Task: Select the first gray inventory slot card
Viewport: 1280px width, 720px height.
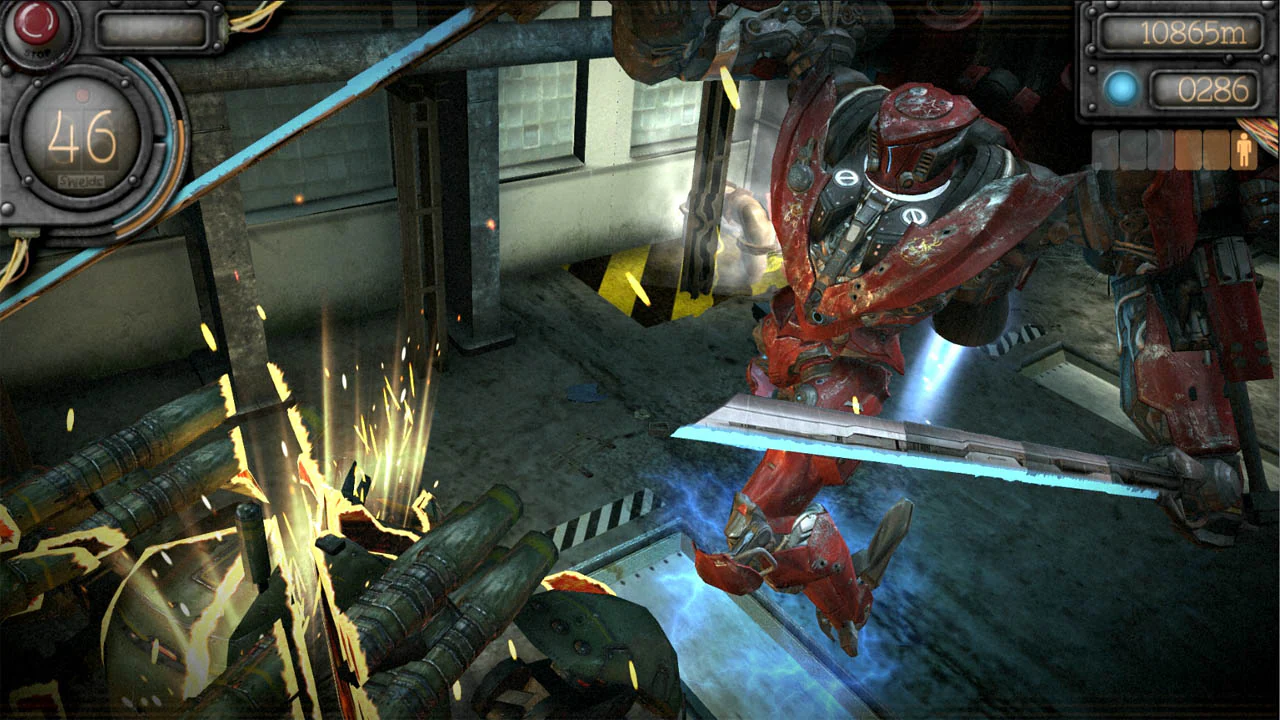Action: pyautogui.click(x=1105, y=147)
